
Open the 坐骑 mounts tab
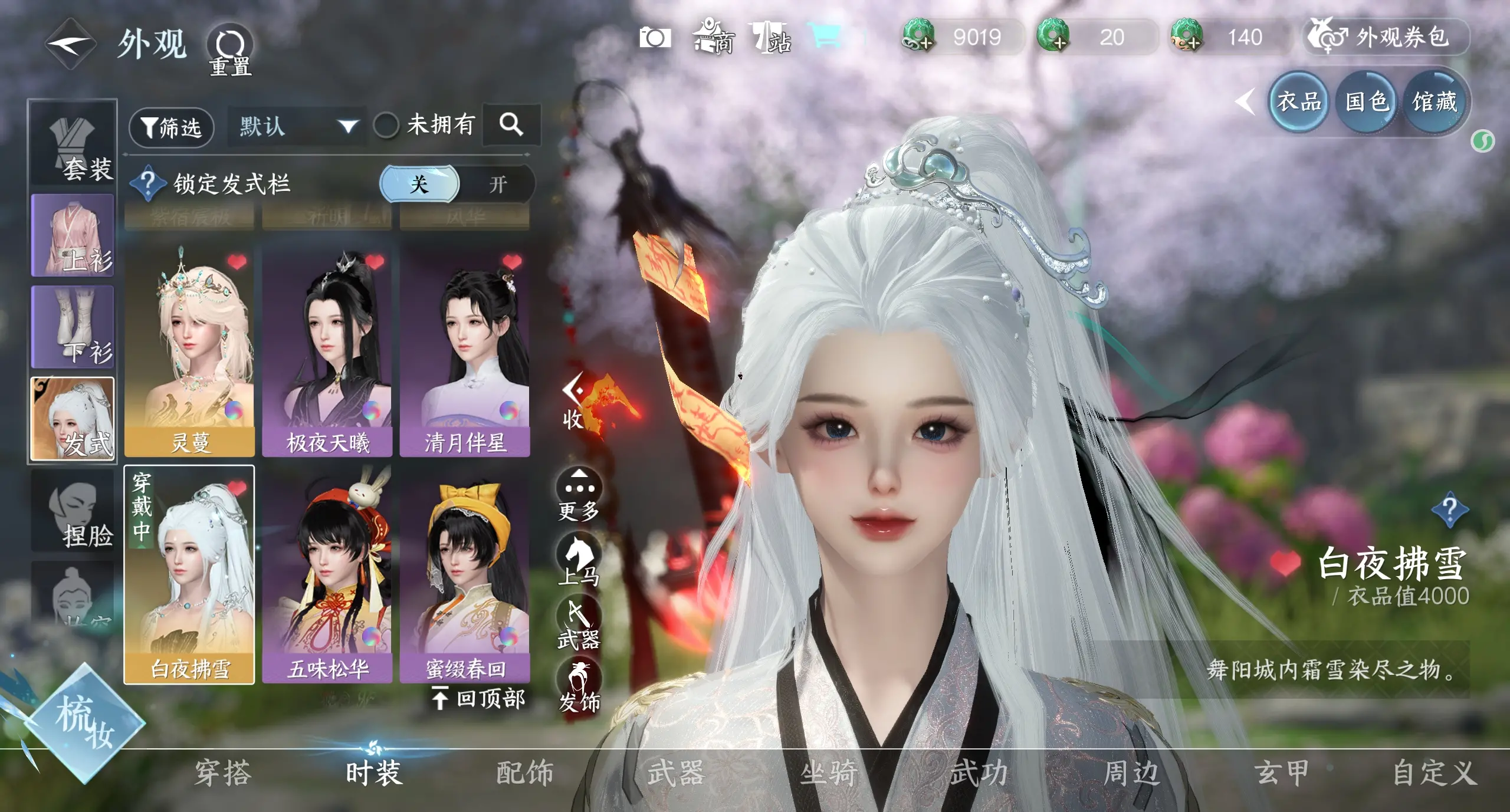(x=828, y=773)
